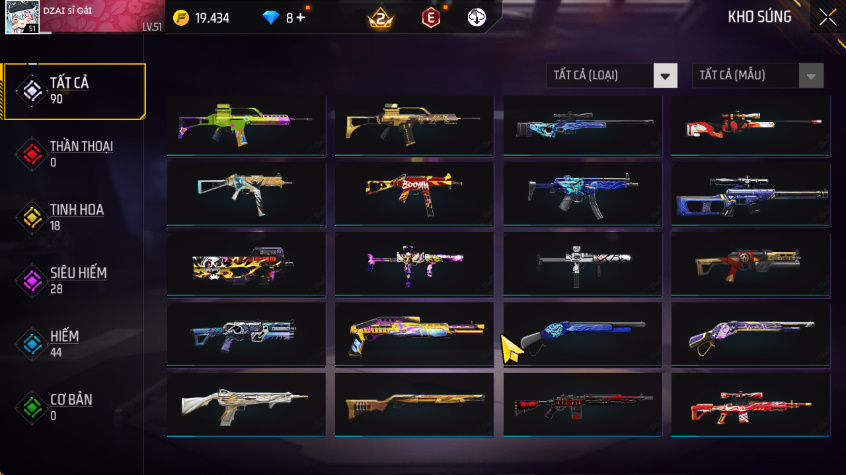
Task: Switch to the Tất Cả category tab
Action: (x=74, y=91)
